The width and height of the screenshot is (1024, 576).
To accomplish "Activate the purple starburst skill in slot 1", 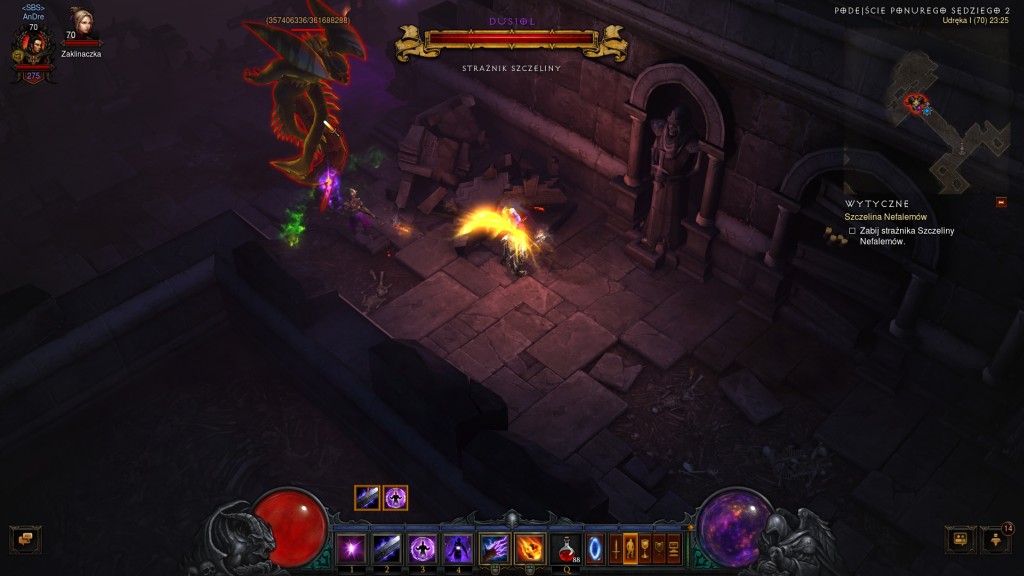I will 351,549.
